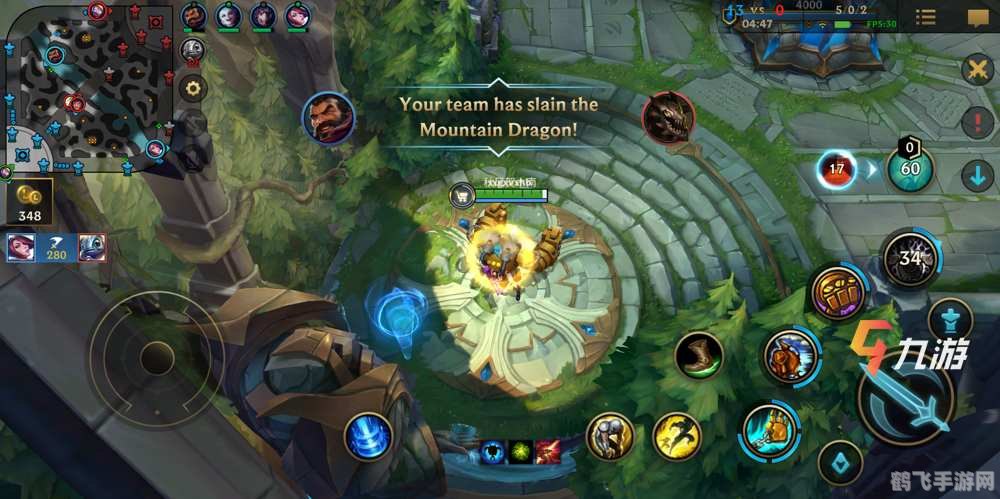Open the scoreboard list icon

point(926,18)
